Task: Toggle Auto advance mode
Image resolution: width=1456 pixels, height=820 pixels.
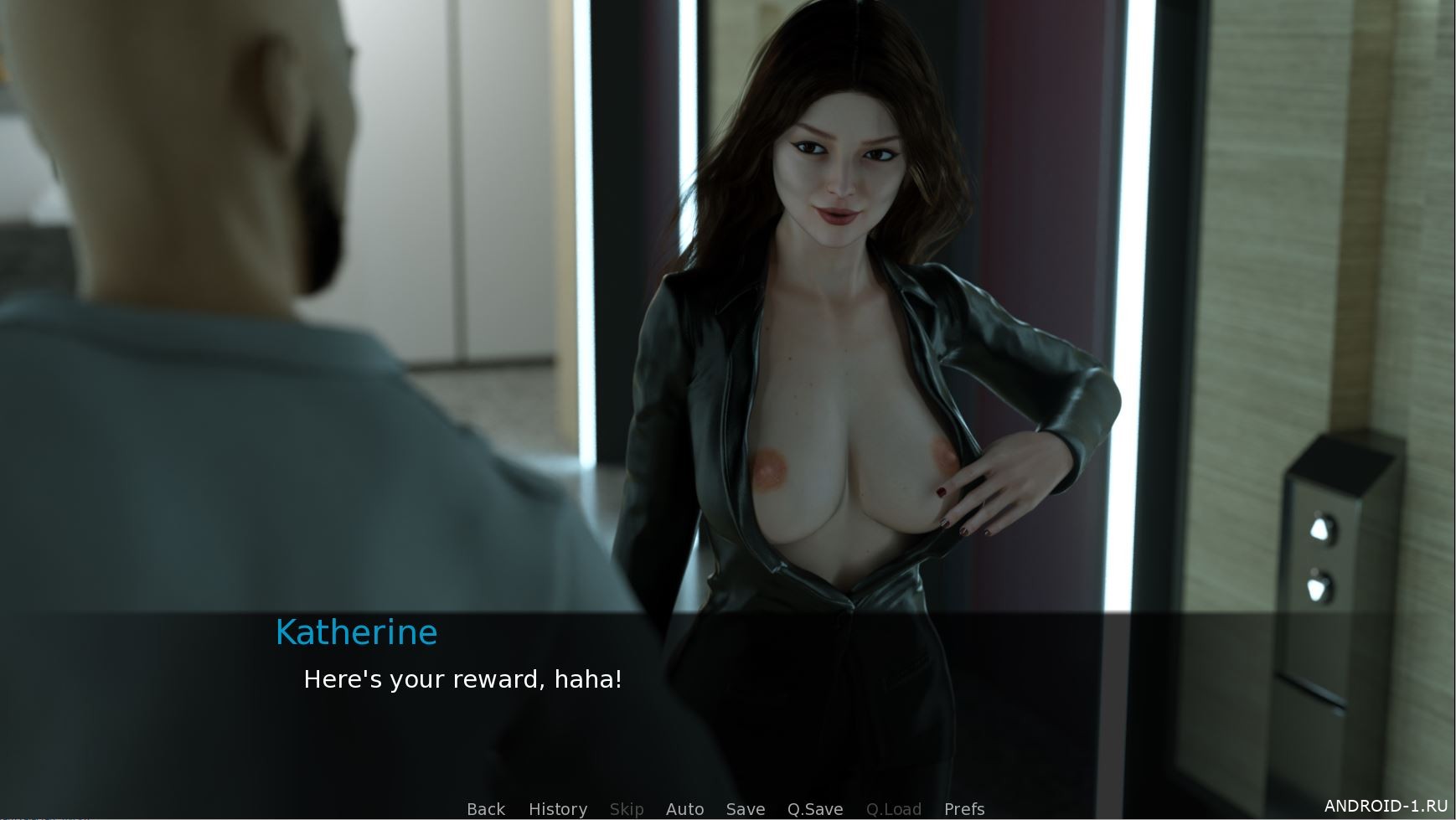Action: click(684, 808)
